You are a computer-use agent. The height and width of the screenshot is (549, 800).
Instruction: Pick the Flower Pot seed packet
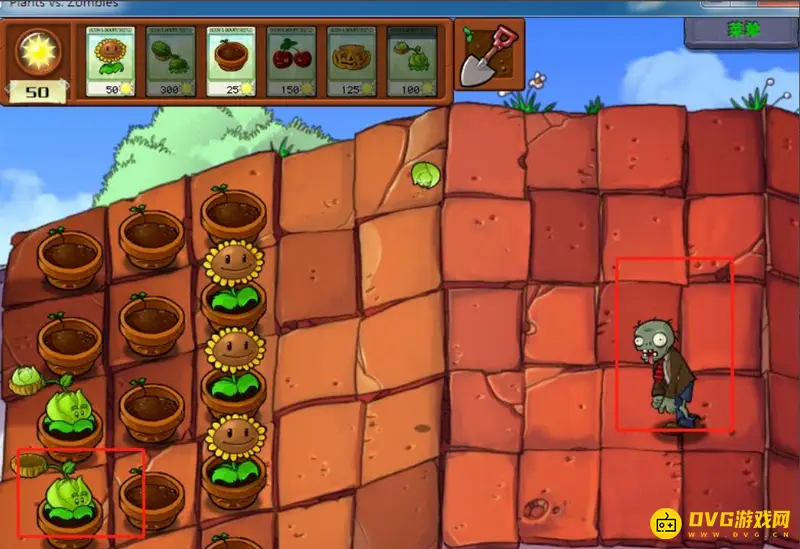(232, 61)
